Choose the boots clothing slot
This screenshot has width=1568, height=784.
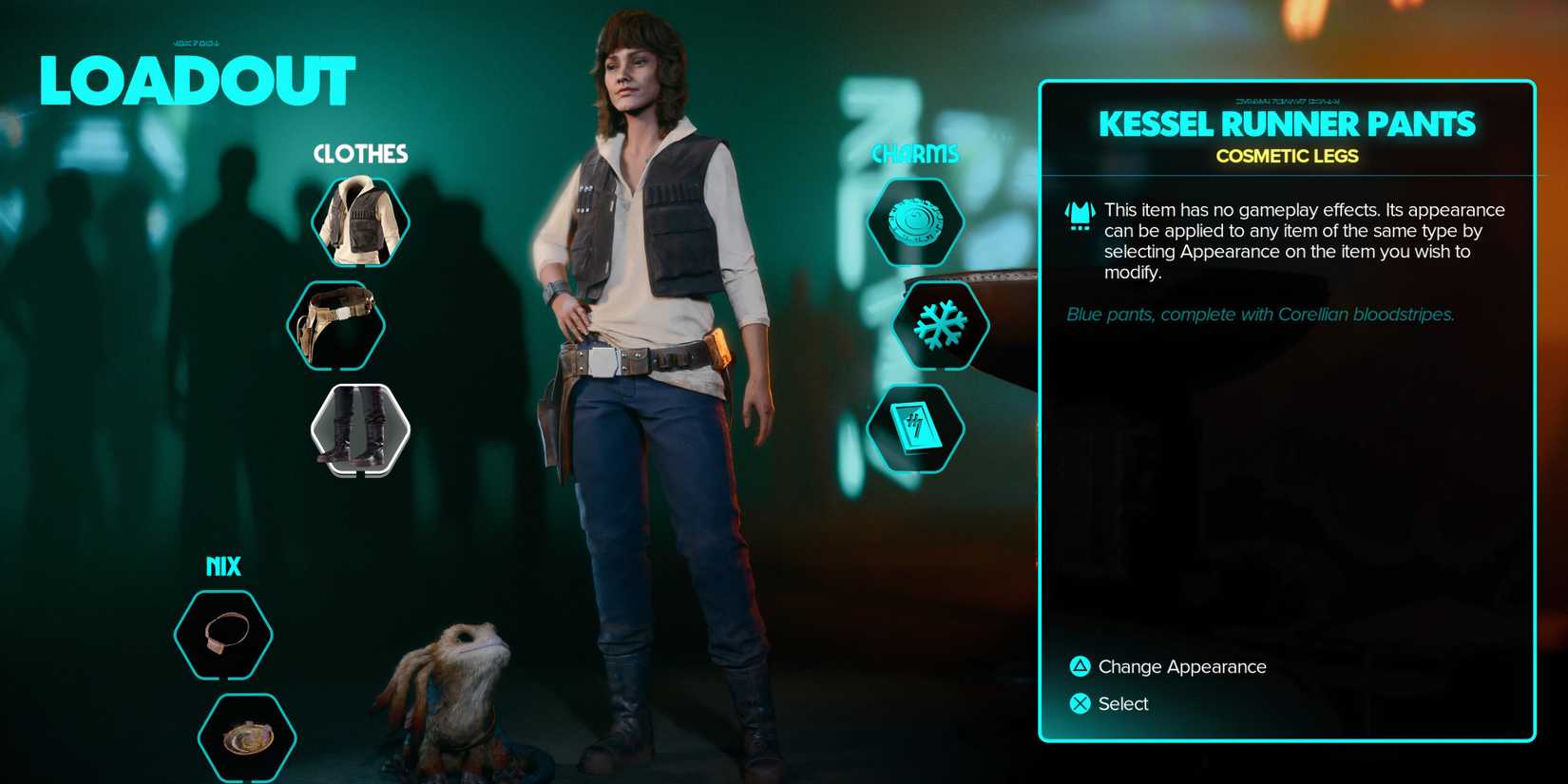click(x=359, y=428)
